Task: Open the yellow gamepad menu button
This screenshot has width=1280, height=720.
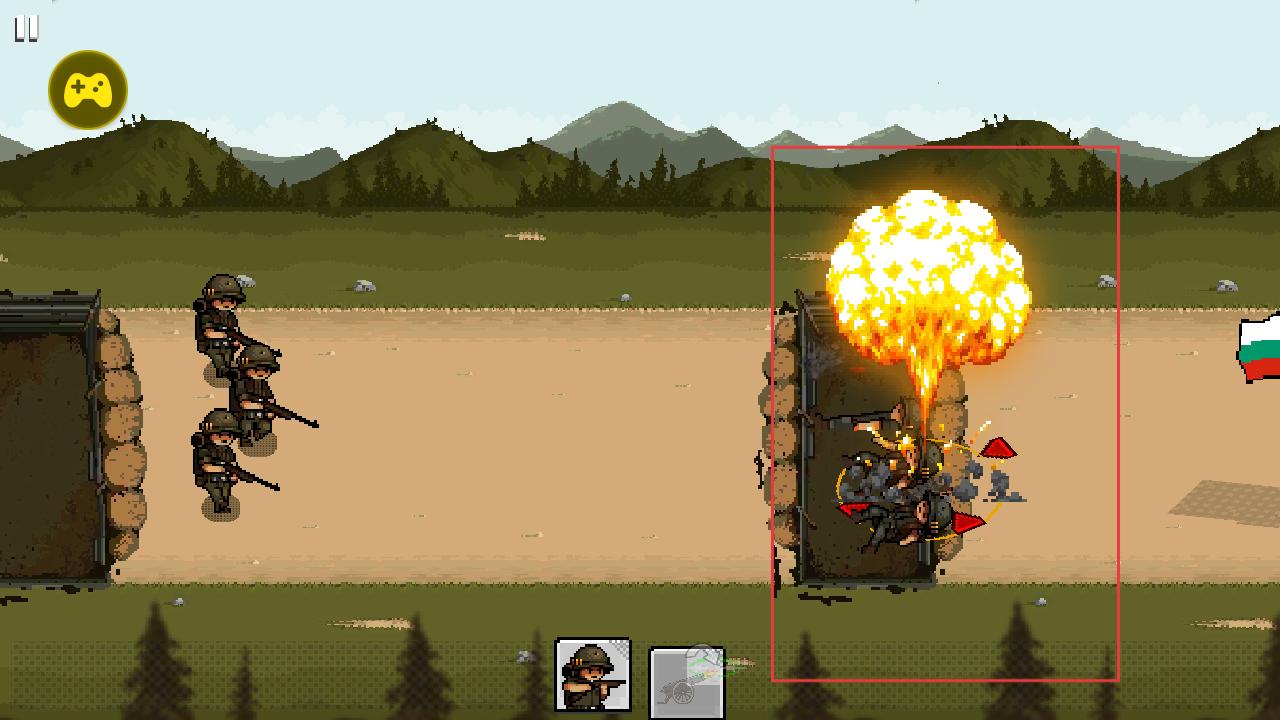Action: click(88, 90)
